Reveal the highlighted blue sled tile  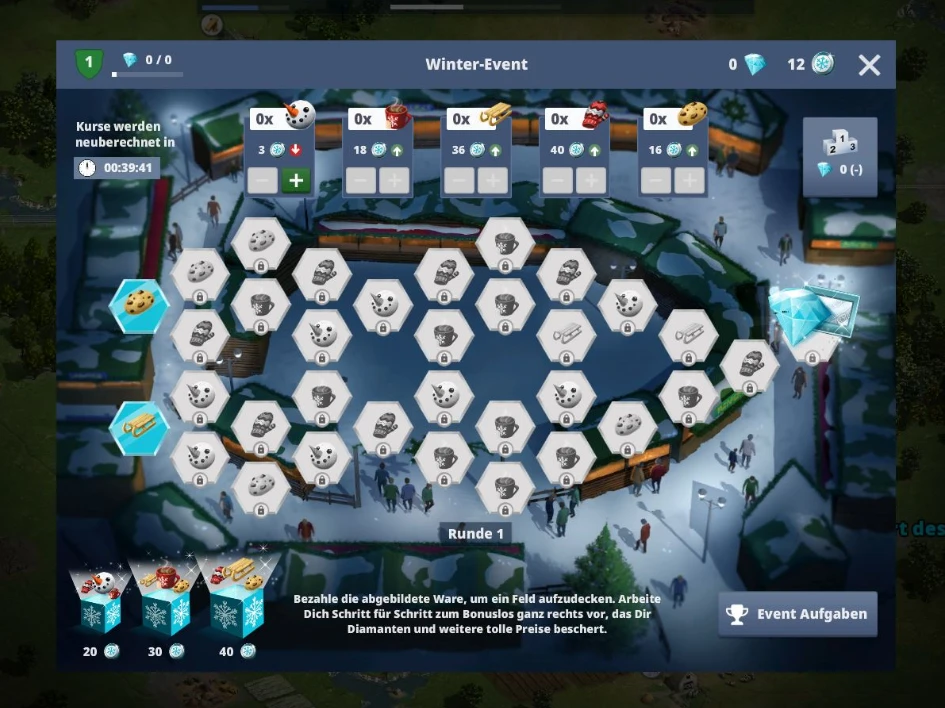point(139,427)
